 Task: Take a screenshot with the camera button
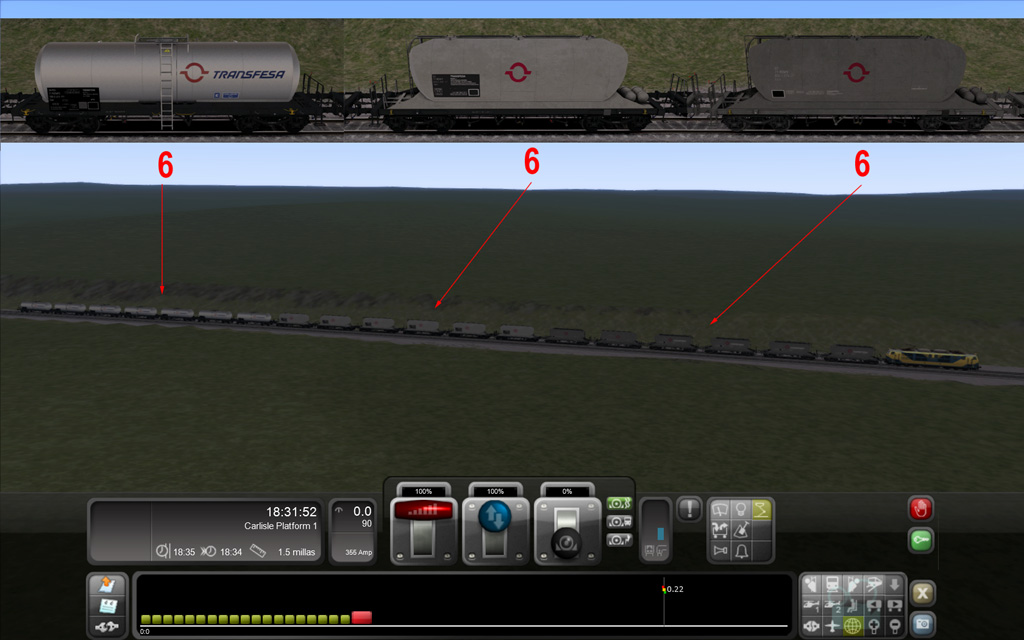pos(924,623)
